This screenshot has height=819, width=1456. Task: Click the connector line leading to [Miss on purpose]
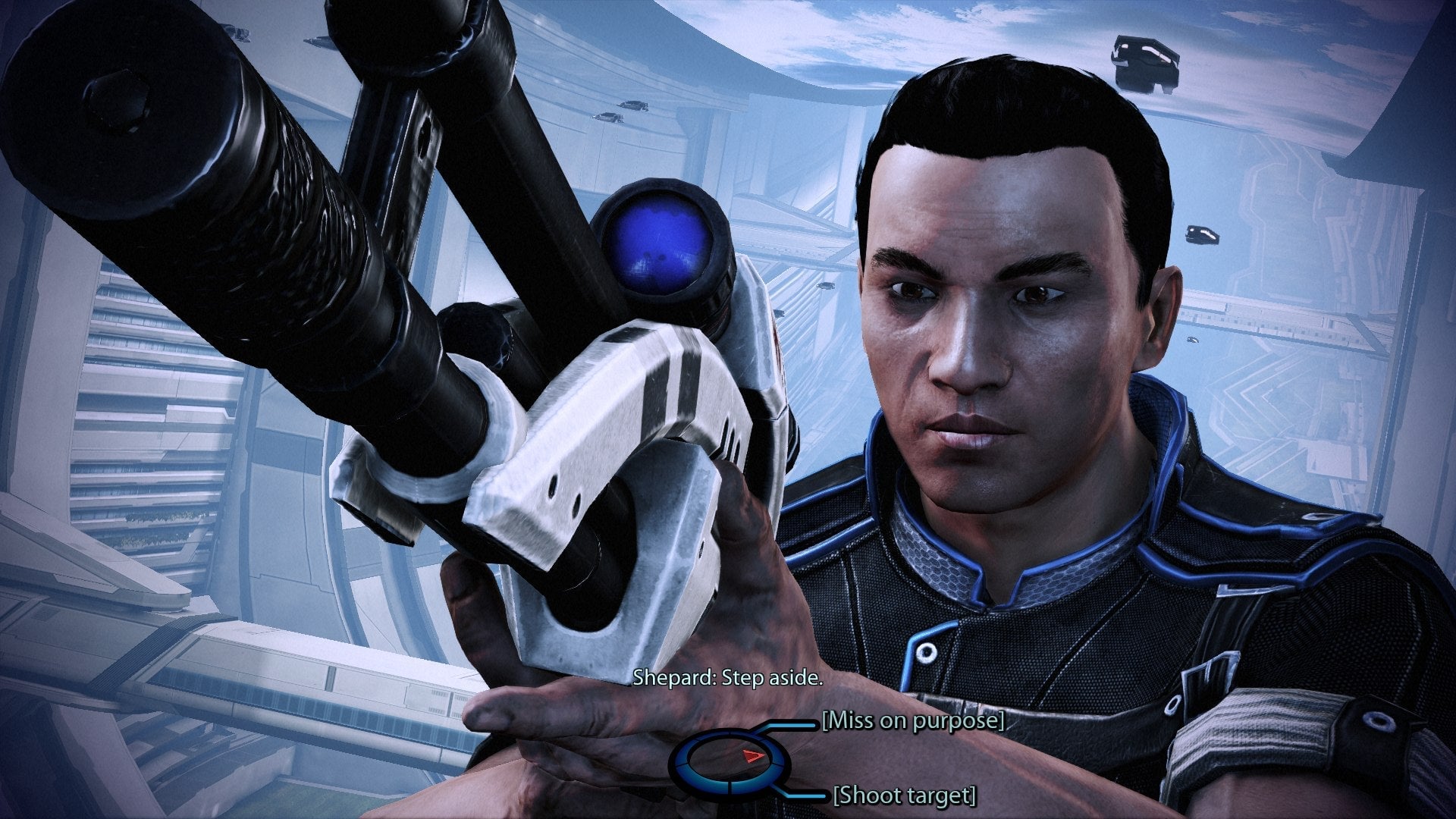pos(795,724)
